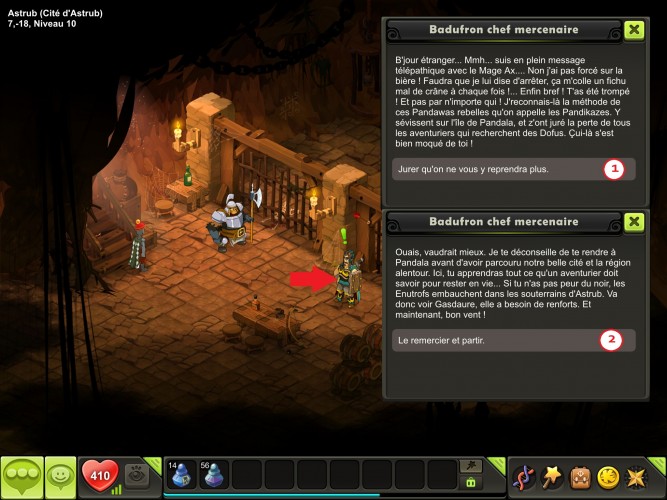Click the wrench-and-hammer icon above the hotbar lock
The height and width of the screenshot is (500, 667).
[x=469, y=466]
